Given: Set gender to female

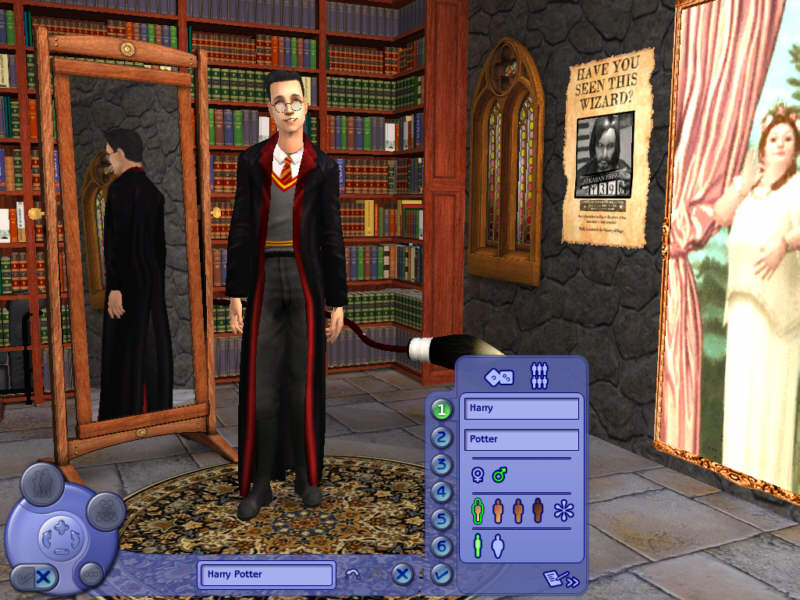Looking at the screenshot, I should (x=478, y=475).
